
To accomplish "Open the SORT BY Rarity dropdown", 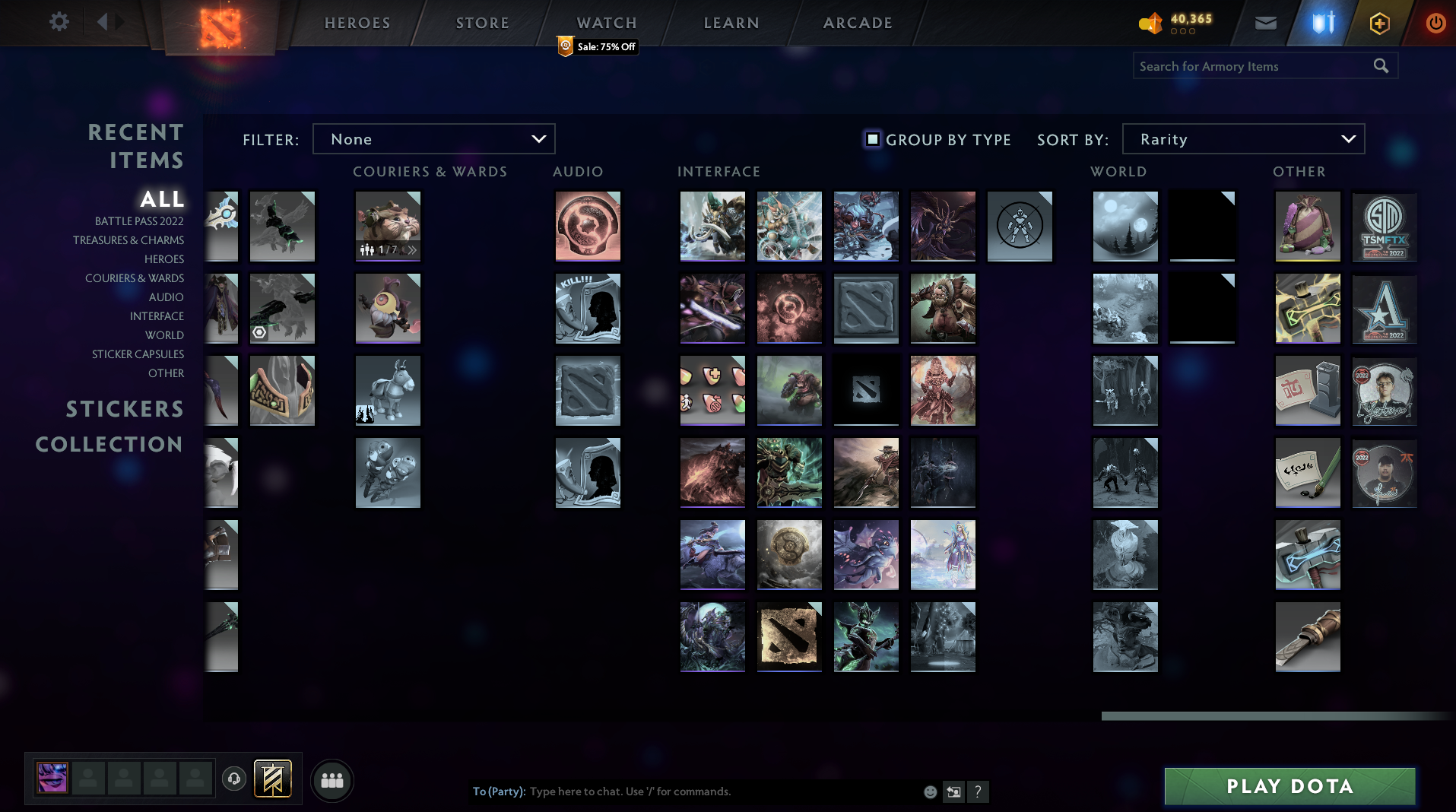I will 1242,139.
